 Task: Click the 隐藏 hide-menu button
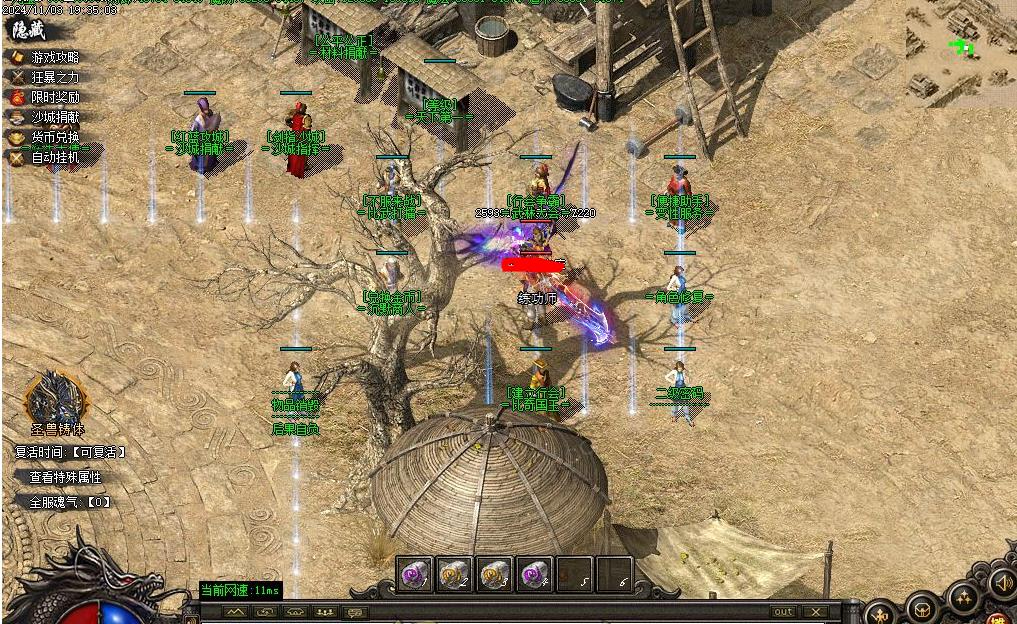pos(29,31)
